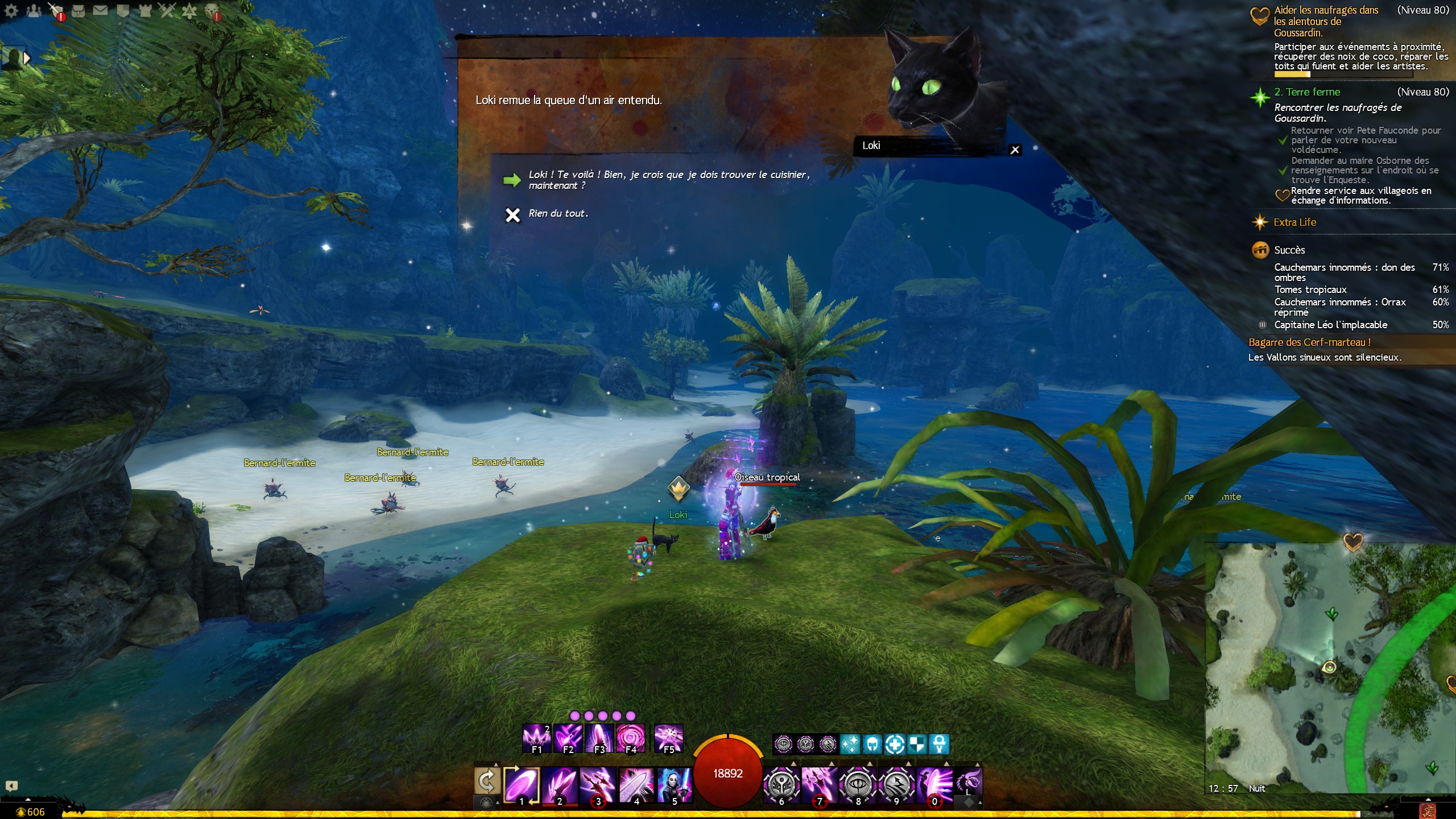Screen dimensions: 1456x819
Task: Open the inventory bag icon
Action: (x=78, y=10)
